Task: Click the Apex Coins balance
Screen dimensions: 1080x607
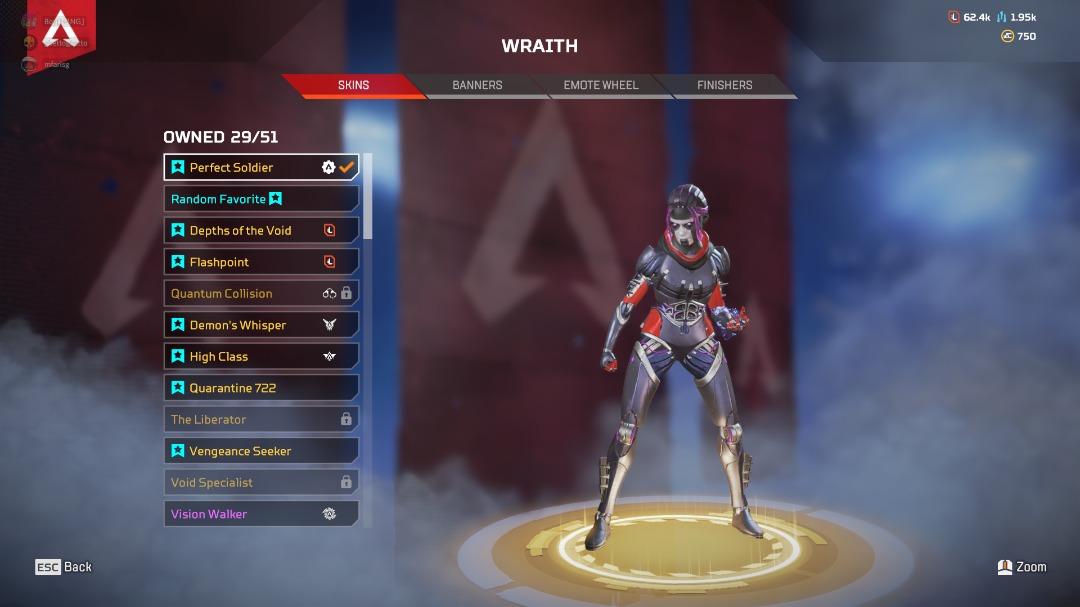Action: tap(1019, 36)
